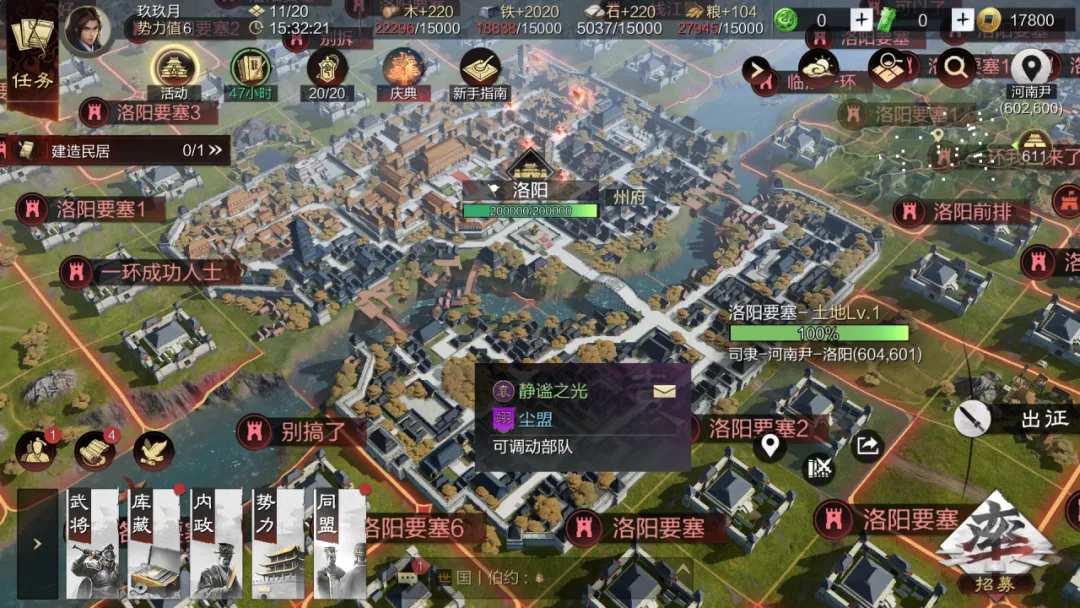
Task: Send mail to 静谧之光 via envelope
Action: (664, 391)
